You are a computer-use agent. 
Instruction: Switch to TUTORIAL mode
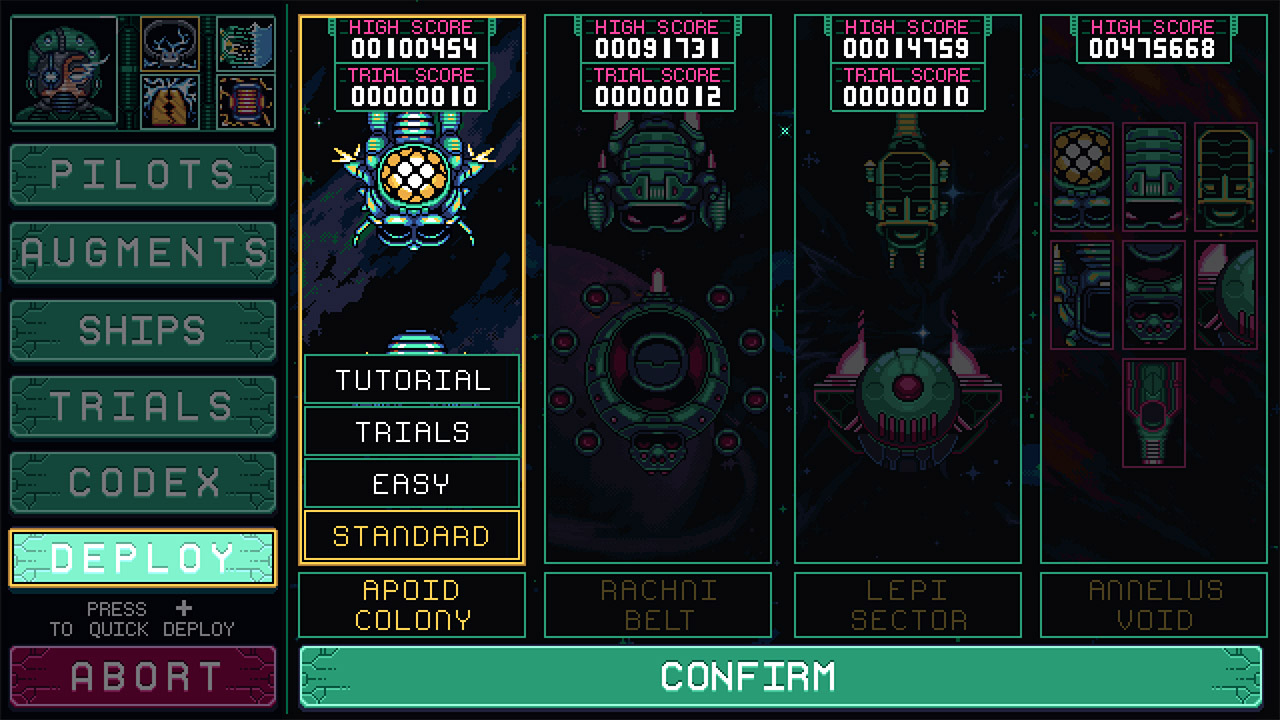click(x=411, y=379)
